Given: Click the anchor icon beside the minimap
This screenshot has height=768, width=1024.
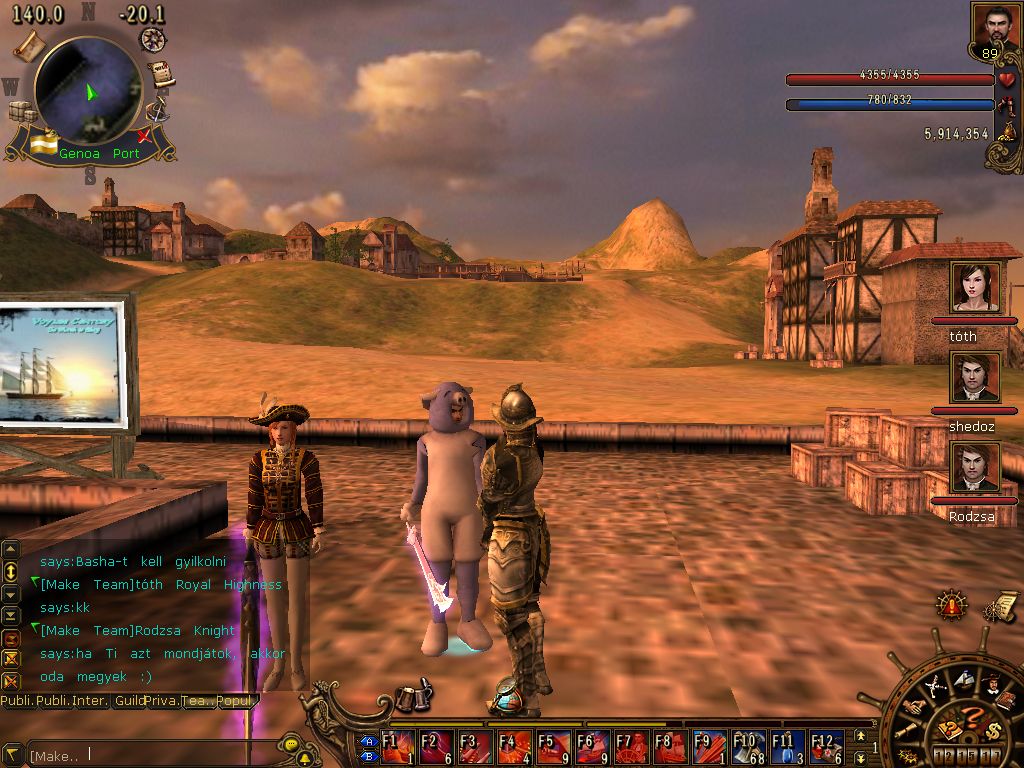Looking at the screenshot, I should pos(156,110).
